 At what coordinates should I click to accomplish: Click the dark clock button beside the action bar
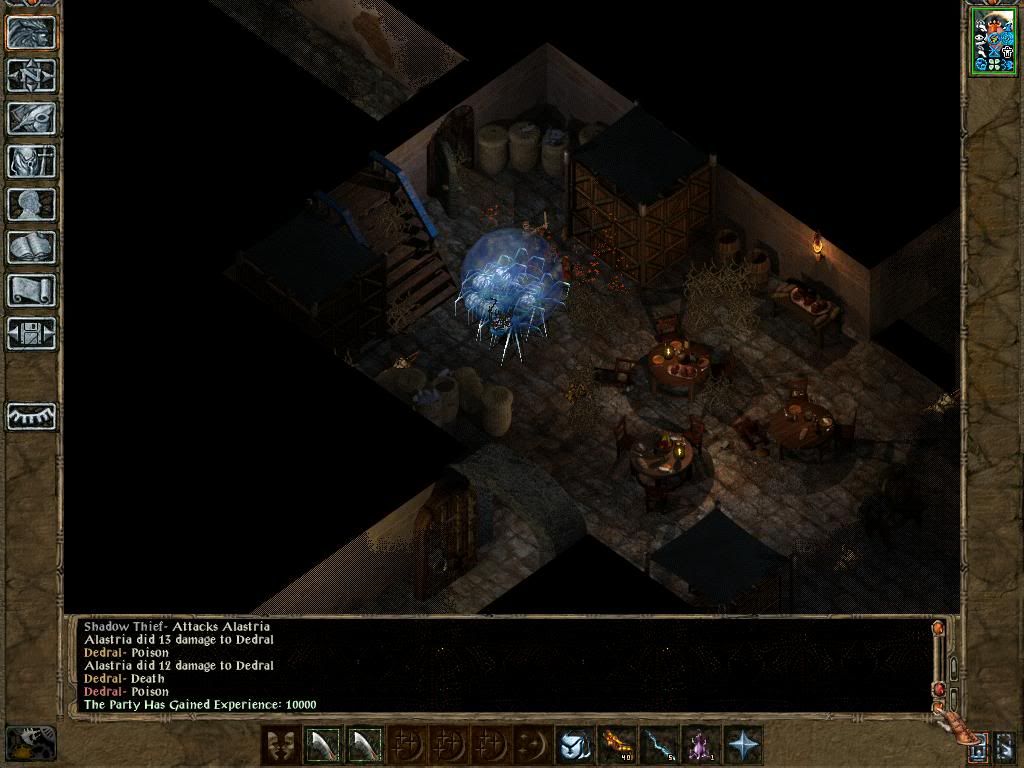click(x=31, y=743)
